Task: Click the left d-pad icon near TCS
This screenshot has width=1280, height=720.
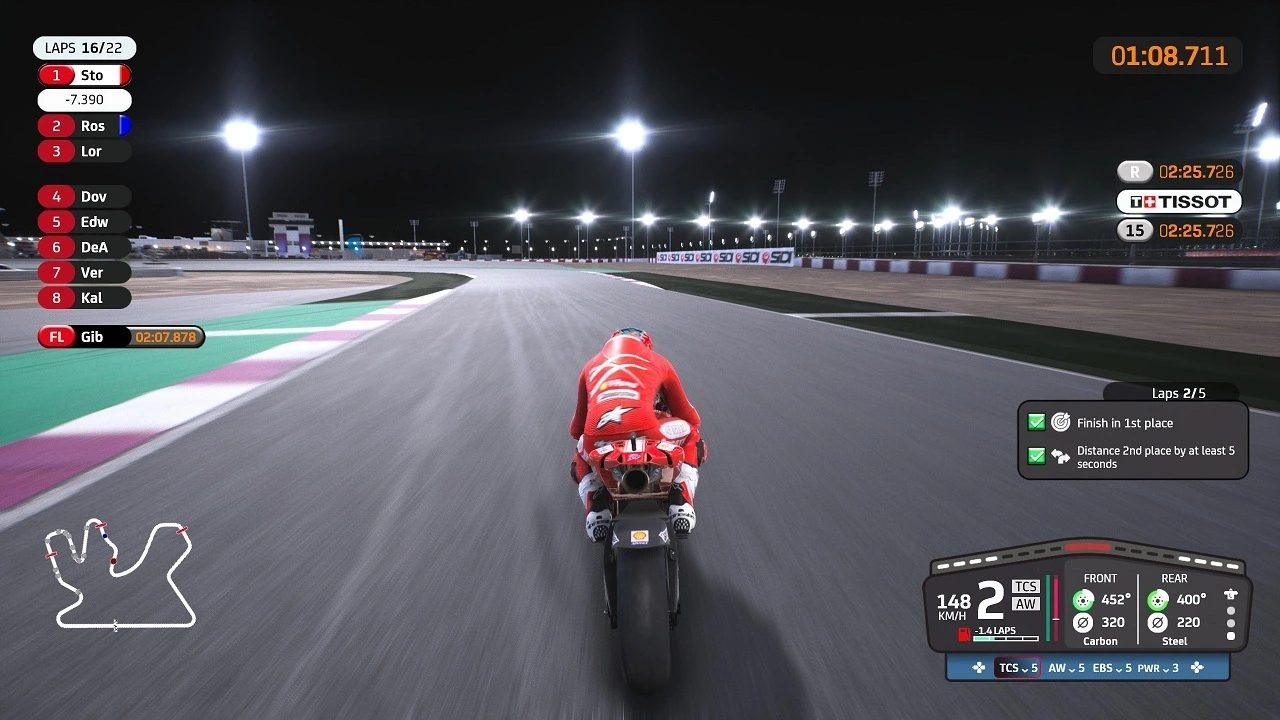Action: point(978,668)
